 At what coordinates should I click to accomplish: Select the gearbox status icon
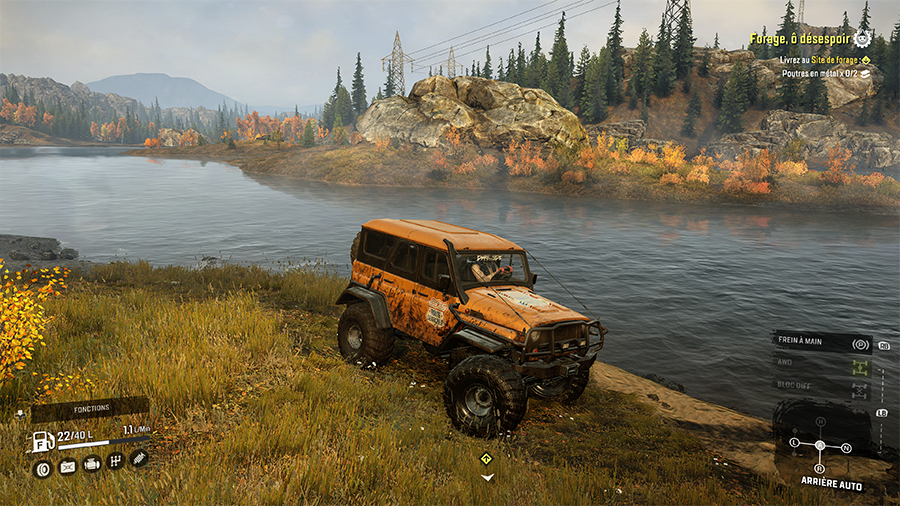tap(115, 462)
